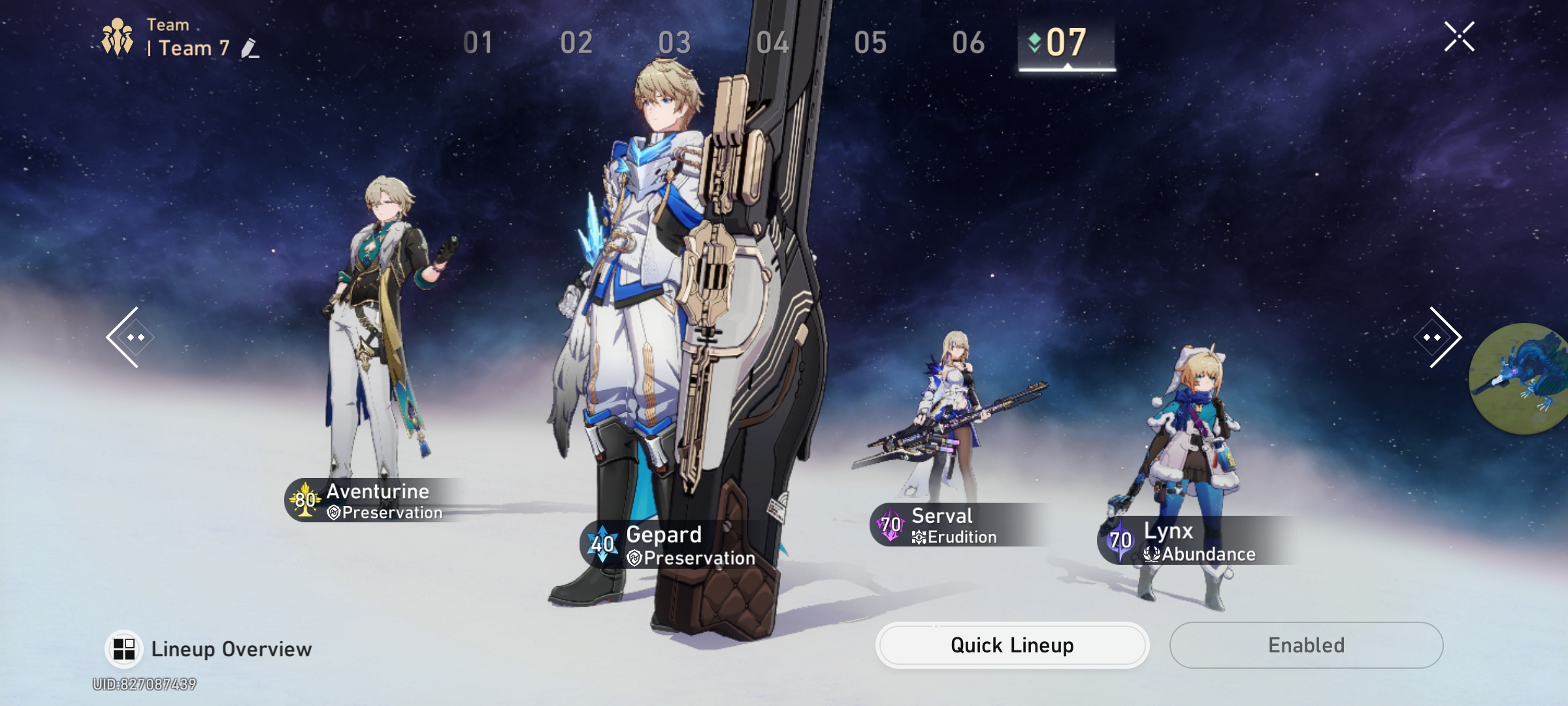Toggle the Enabled team setting

point(1305,645)
